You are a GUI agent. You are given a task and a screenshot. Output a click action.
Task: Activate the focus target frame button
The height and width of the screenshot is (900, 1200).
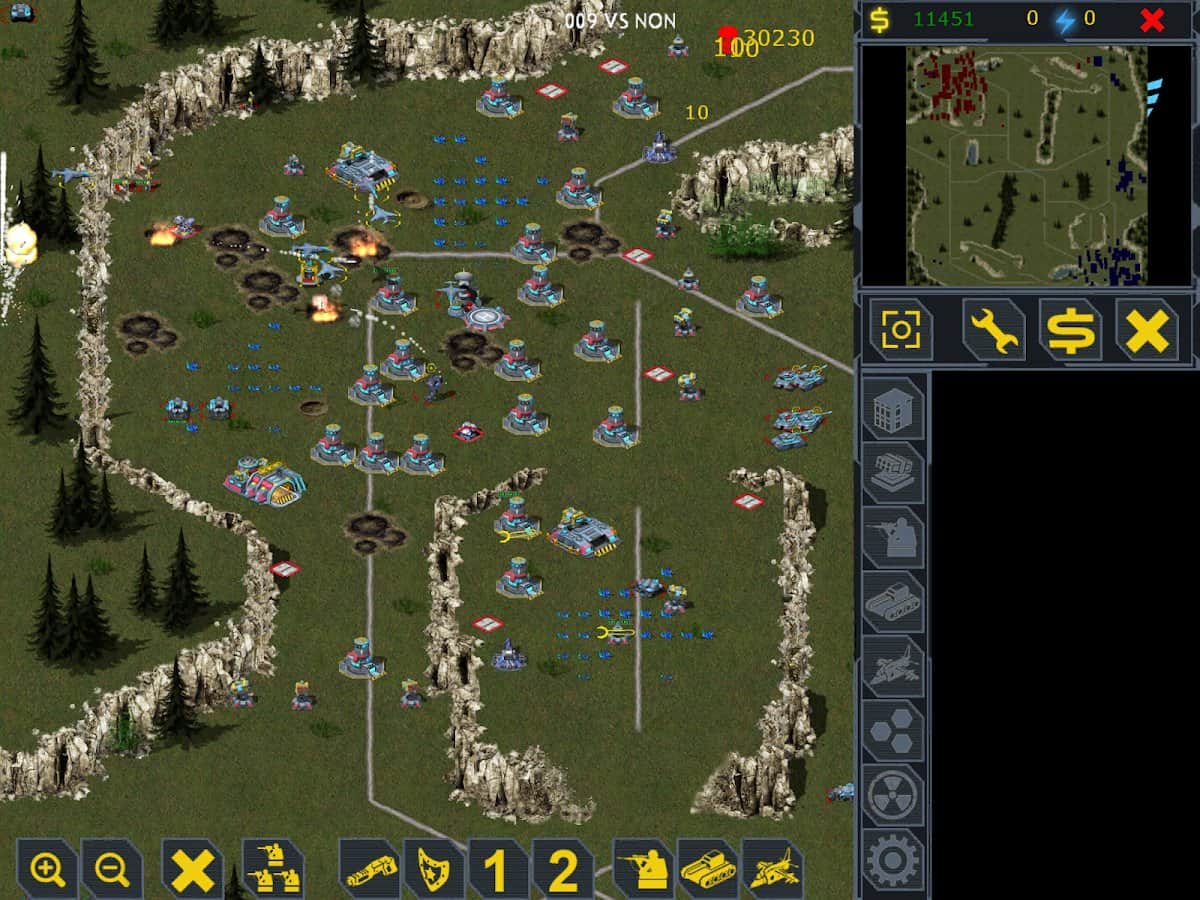[x=901, y=330]
